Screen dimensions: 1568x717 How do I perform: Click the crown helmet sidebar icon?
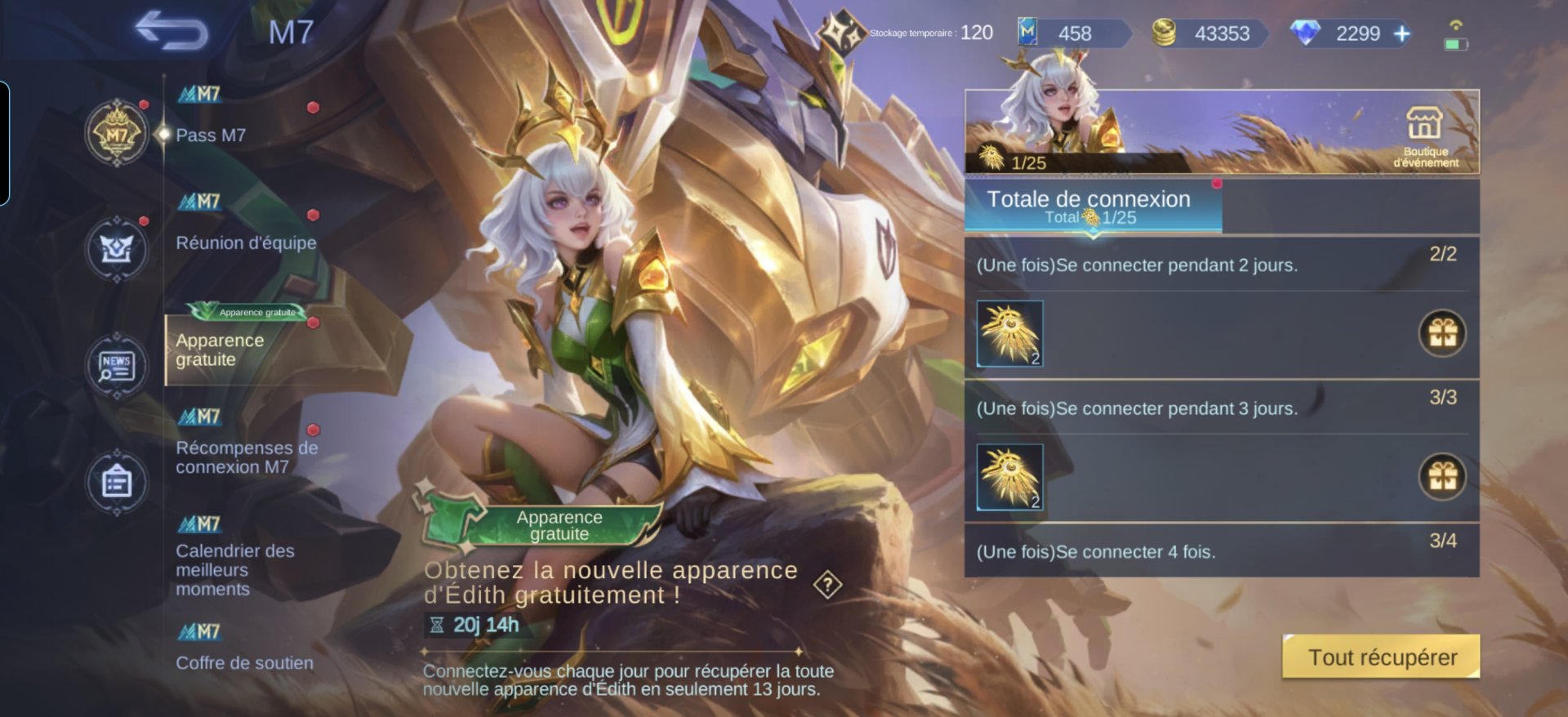pyautogui.click(x=117, y=248)
